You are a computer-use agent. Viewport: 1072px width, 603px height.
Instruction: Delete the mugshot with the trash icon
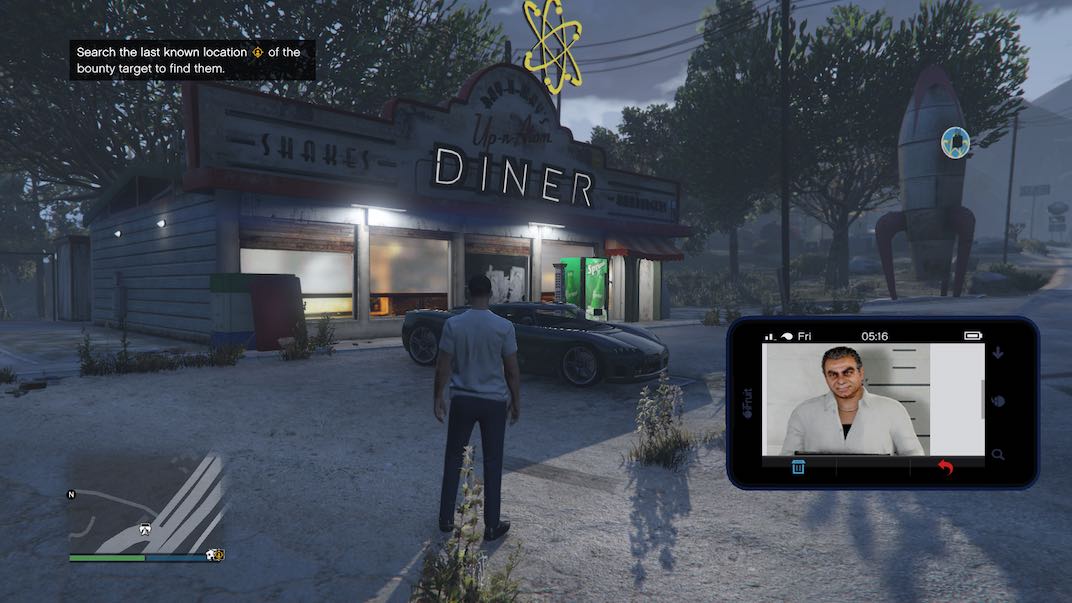(x=799, y=467)
